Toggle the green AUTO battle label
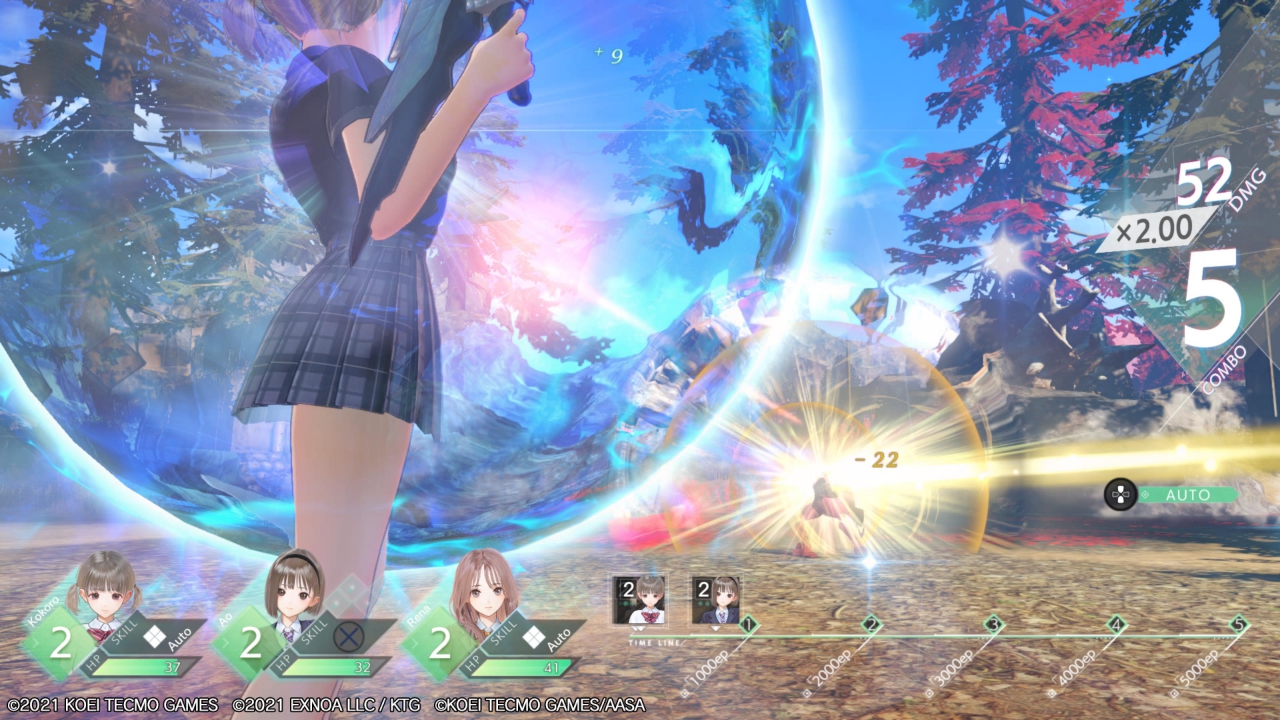This screenshot has height=720, width=1280. coord(1187,495)
